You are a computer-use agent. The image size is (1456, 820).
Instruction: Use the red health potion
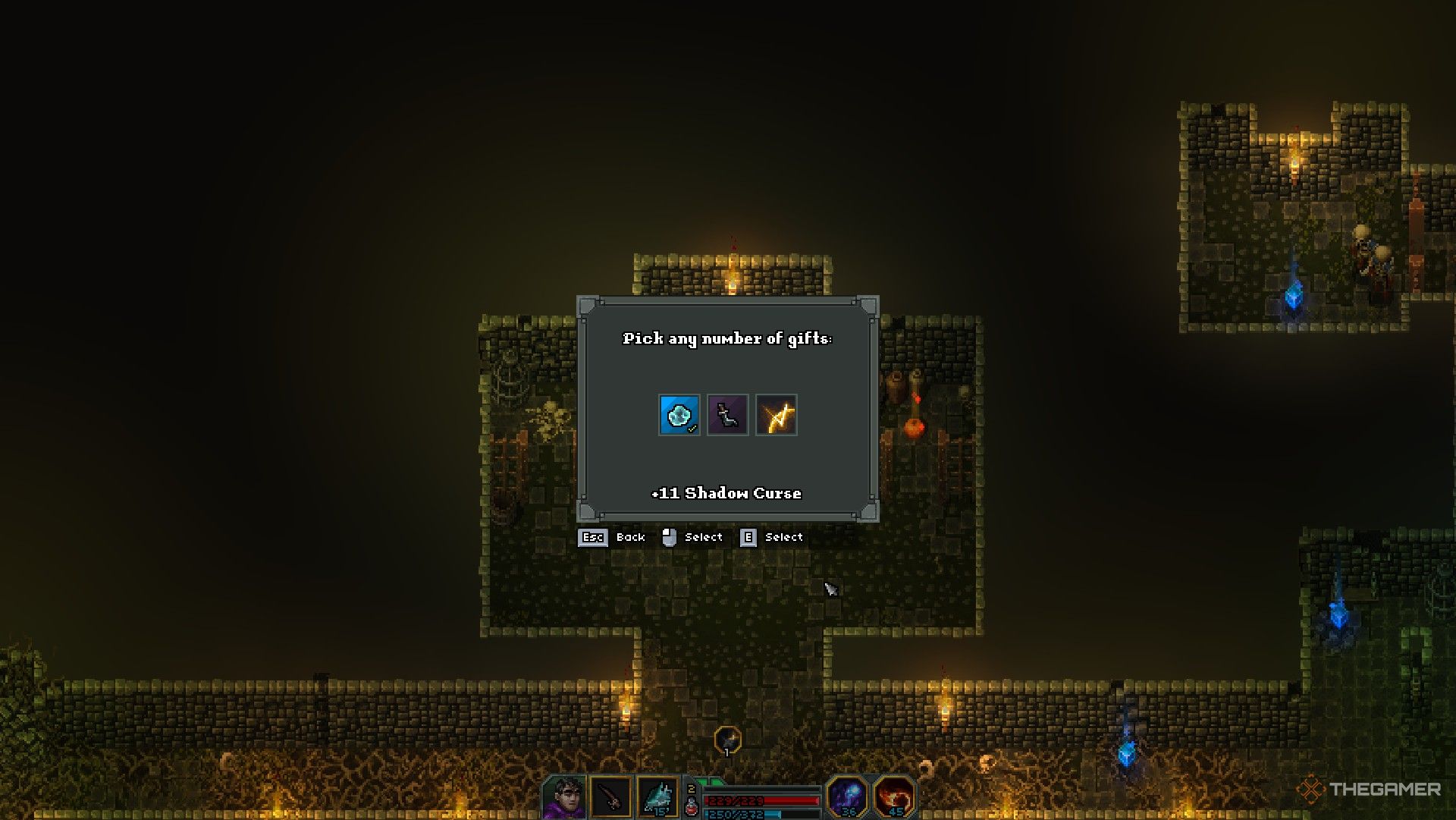[692, 807]
